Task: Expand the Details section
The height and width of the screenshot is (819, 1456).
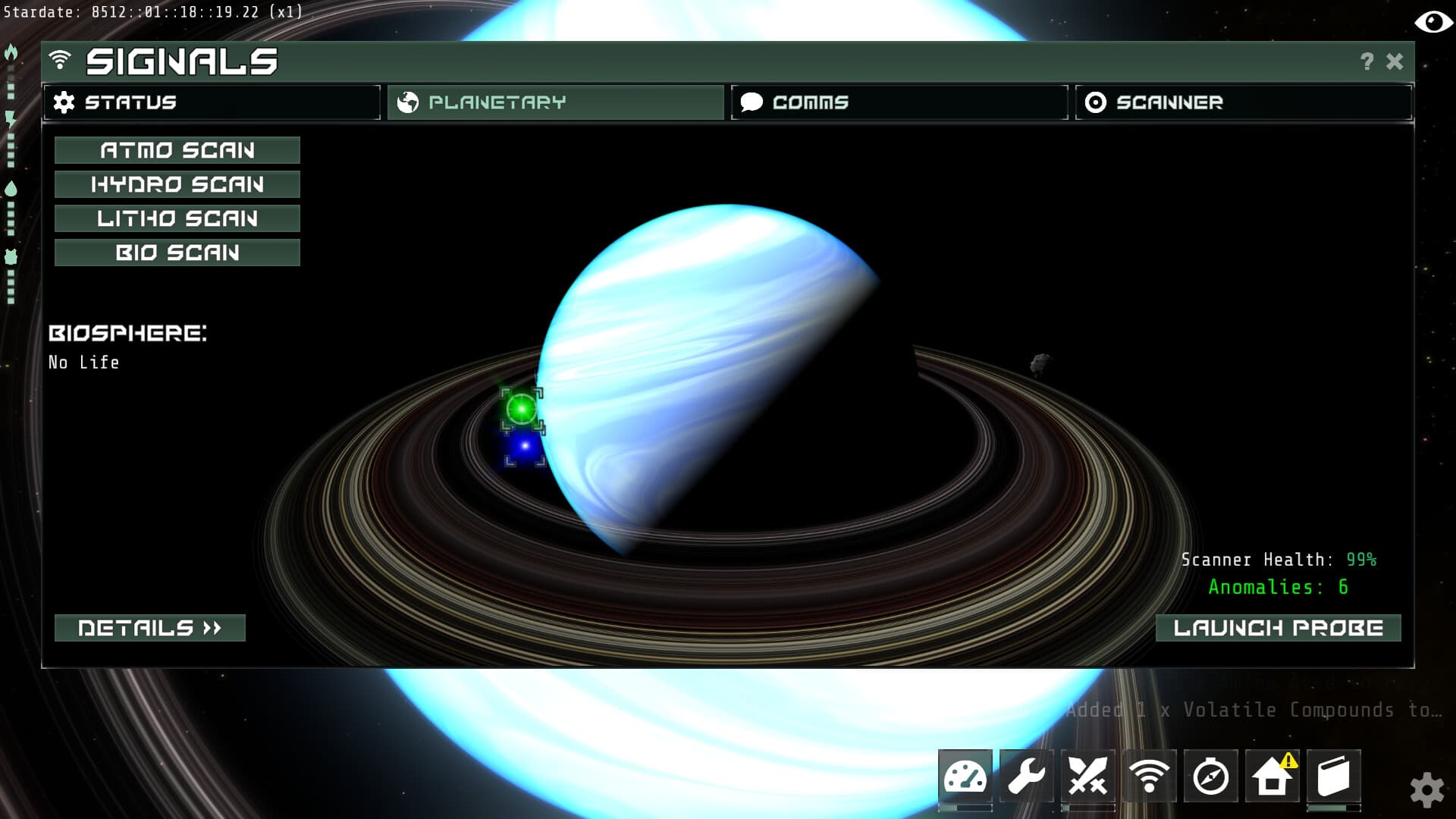Action: (149, 628)
